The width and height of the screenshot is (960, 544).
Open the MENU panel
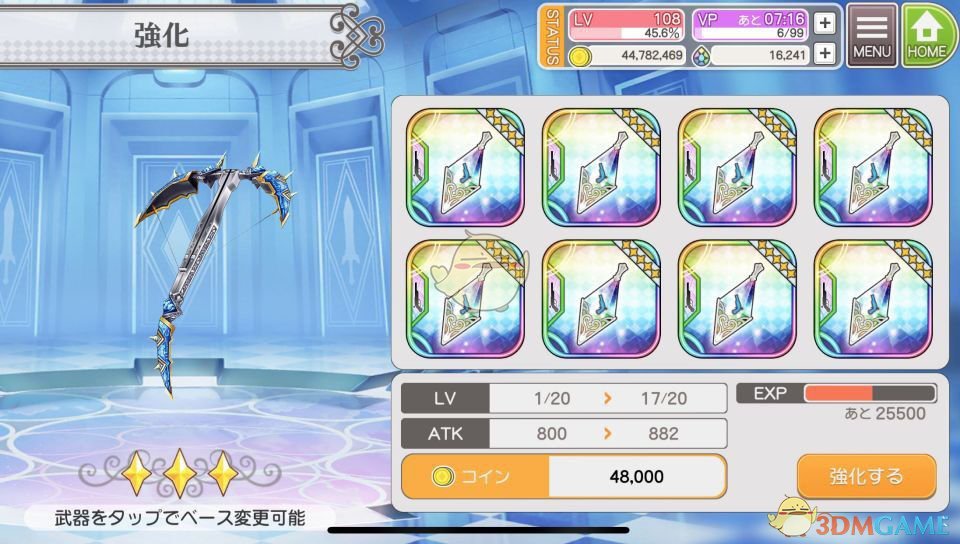872,35
